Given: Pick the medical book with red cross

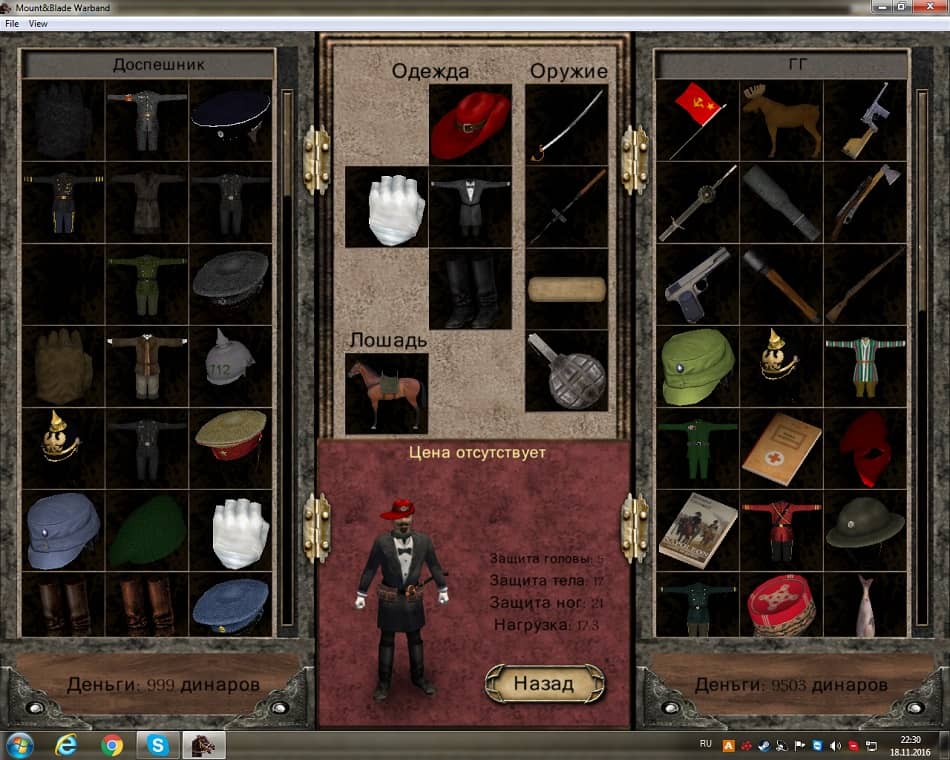Looking at the screenshot, I should tap(781, 448).
